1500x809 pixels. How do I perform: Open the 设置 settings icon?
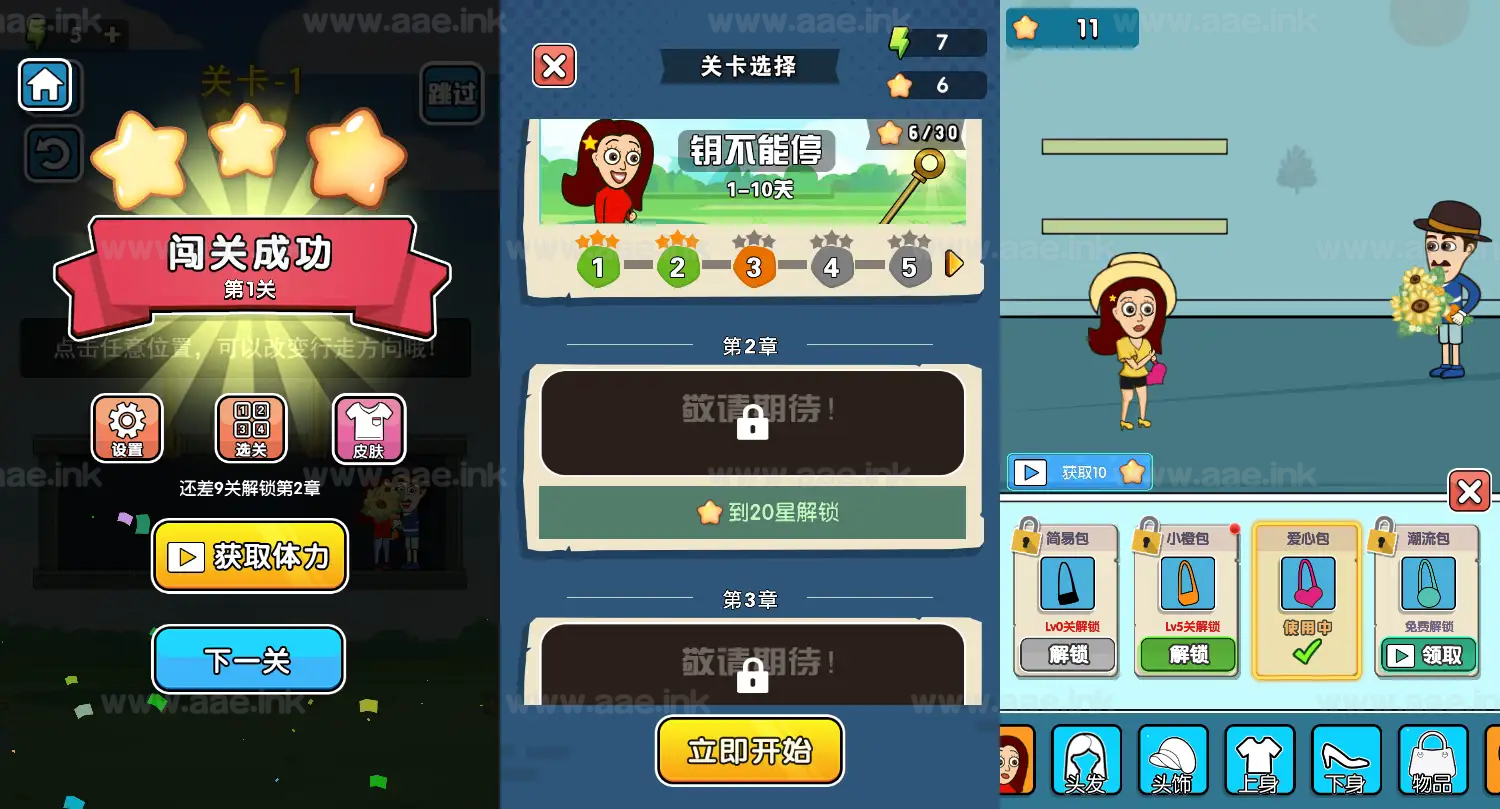coord(127,428)
